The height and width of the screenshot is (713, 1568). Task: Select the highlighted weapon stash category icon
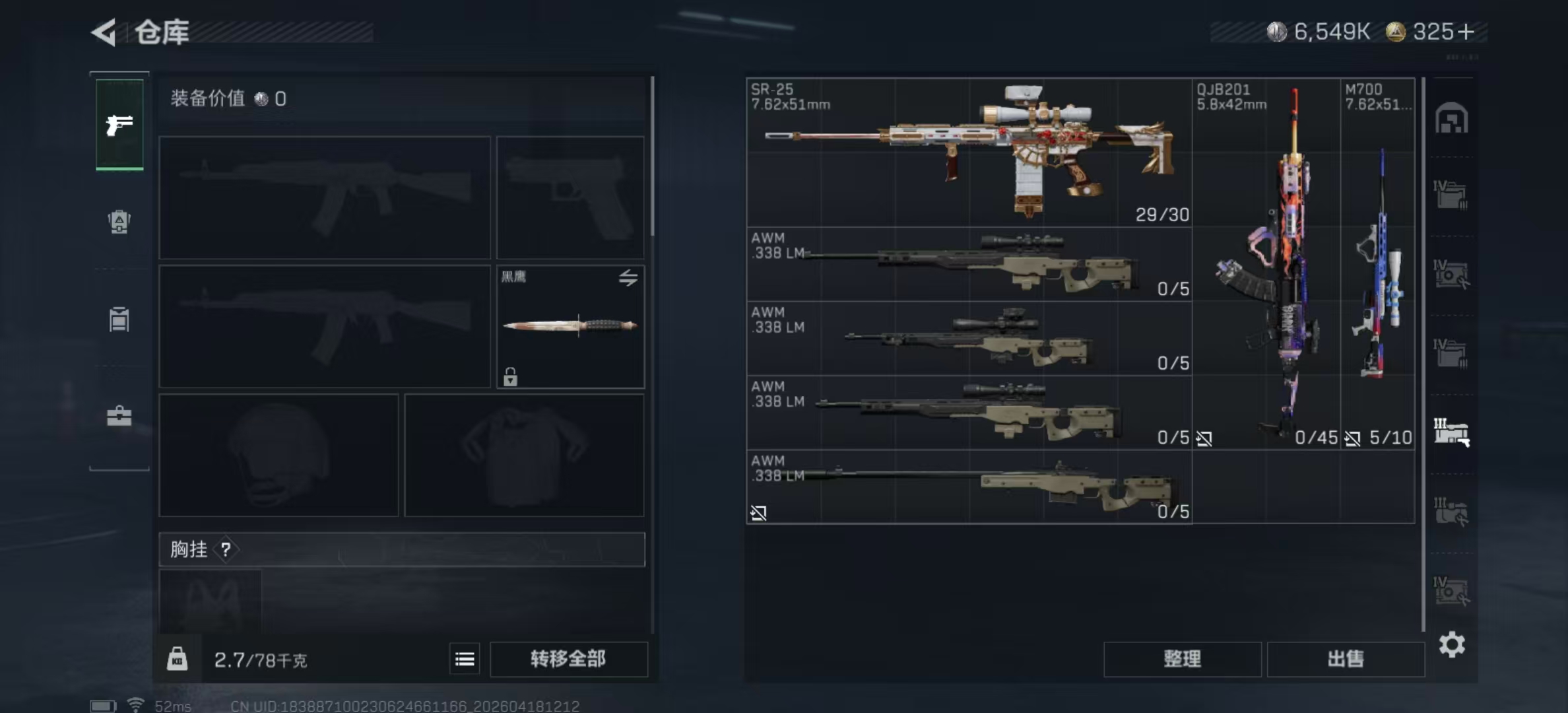click(1451, 432)
